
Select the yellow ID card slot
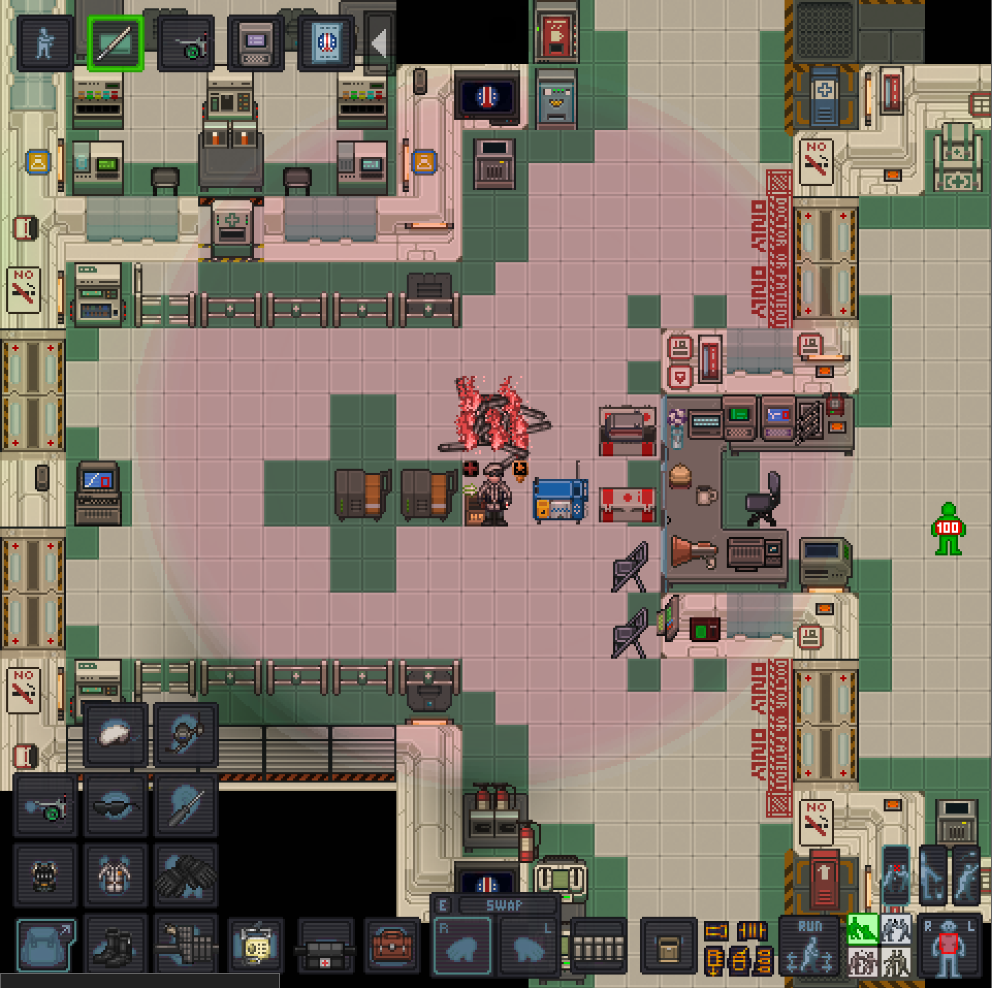[x=256, y=945]
